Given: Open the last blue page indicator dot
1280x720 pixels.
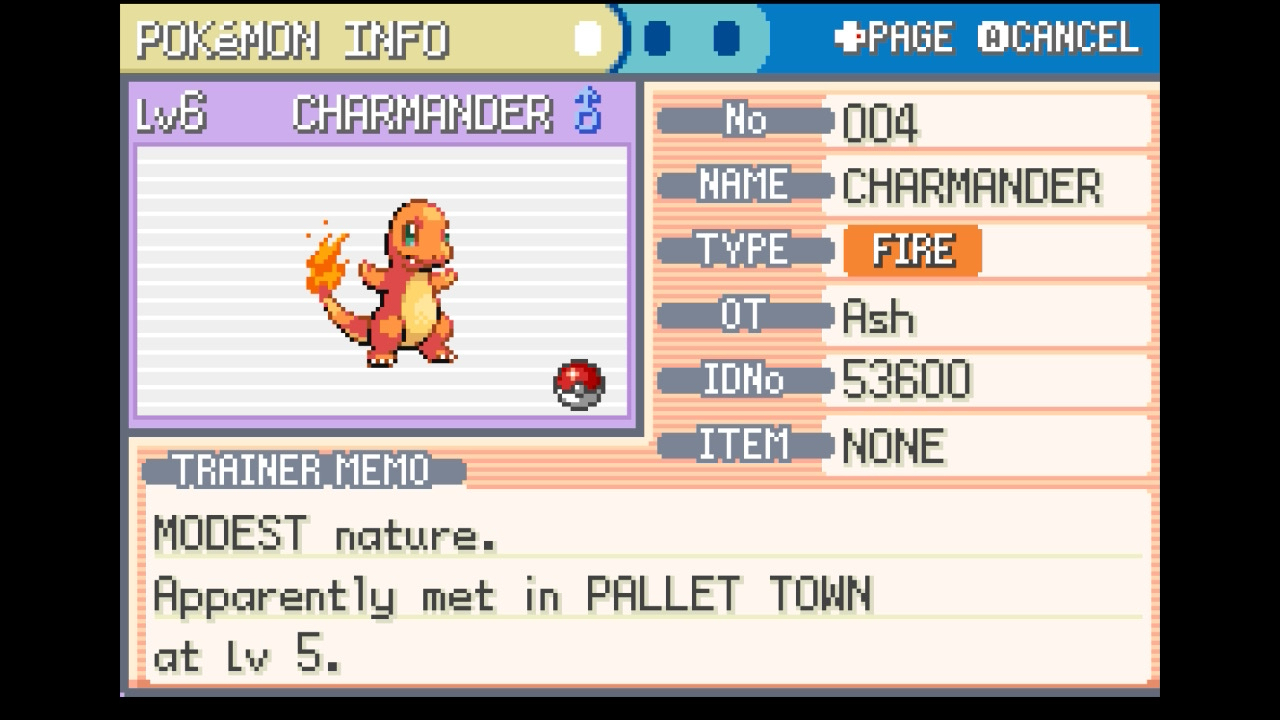Looking at the screenshot, I should (x=727, y=39).
